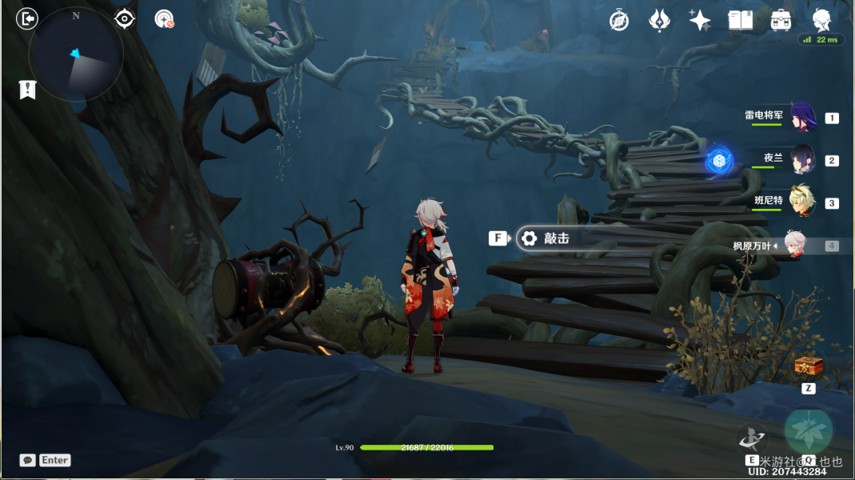Screen dimensions: 855x480
Task: Switch to party member 雷电将军
Action: point(803,117)
